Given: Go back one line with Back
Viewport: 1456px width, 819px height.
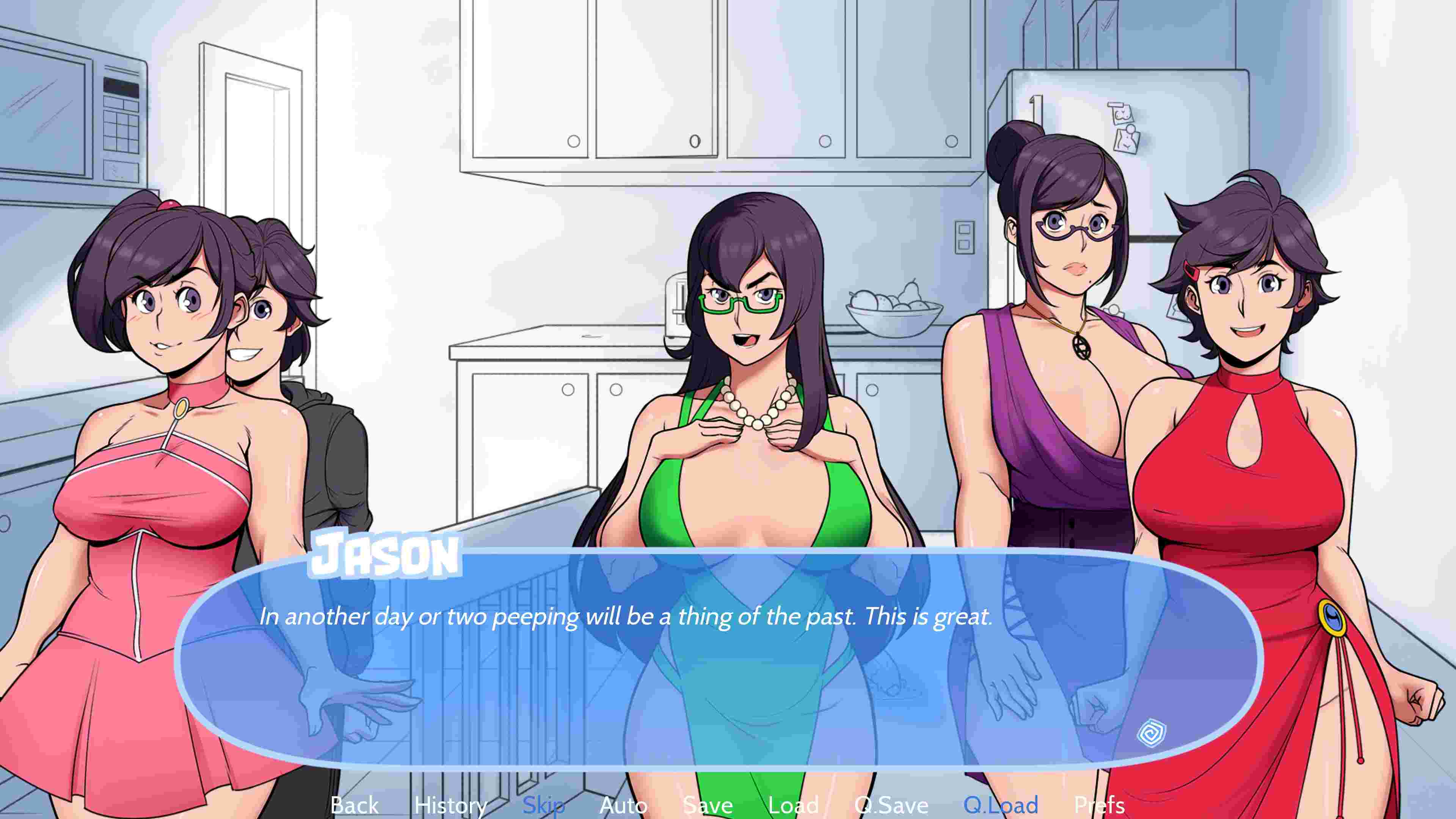Looking at the screenshot, I should tap(355, 805).
